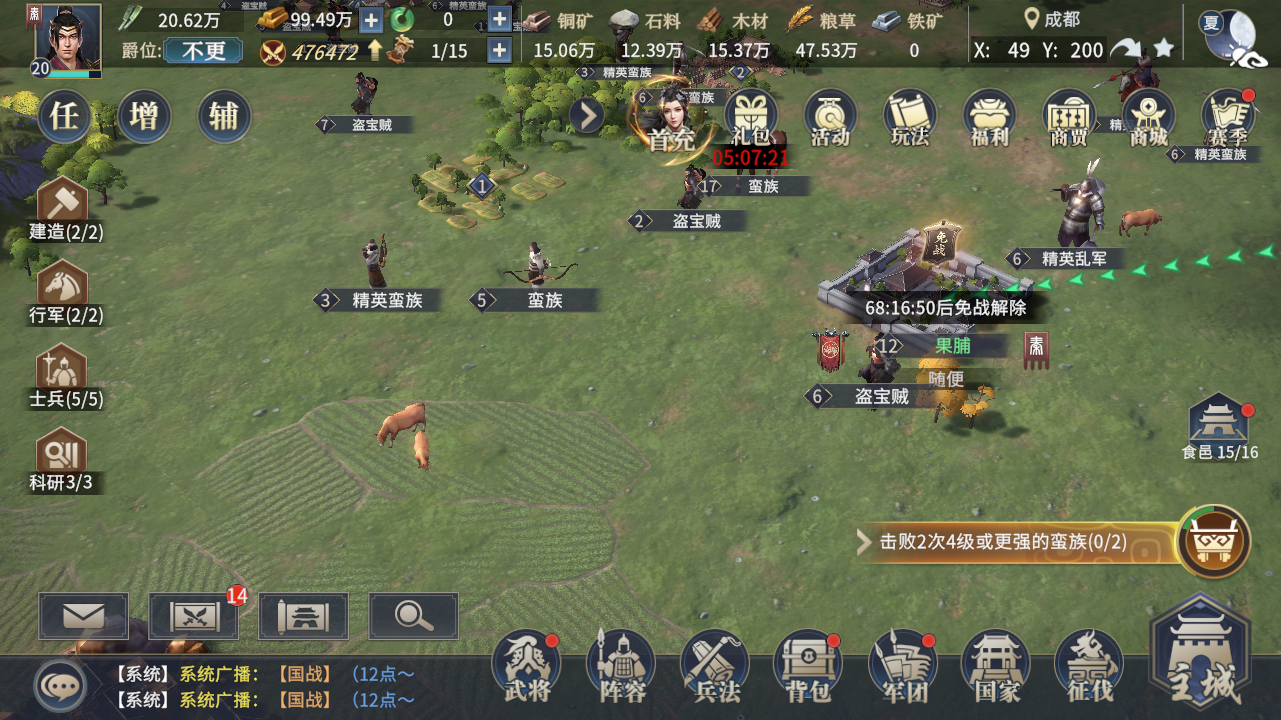Screen dimensions: 1281x720
Task: Open the 礼包 gift pack
Action: pyautogui.click(x=752, y=119)
